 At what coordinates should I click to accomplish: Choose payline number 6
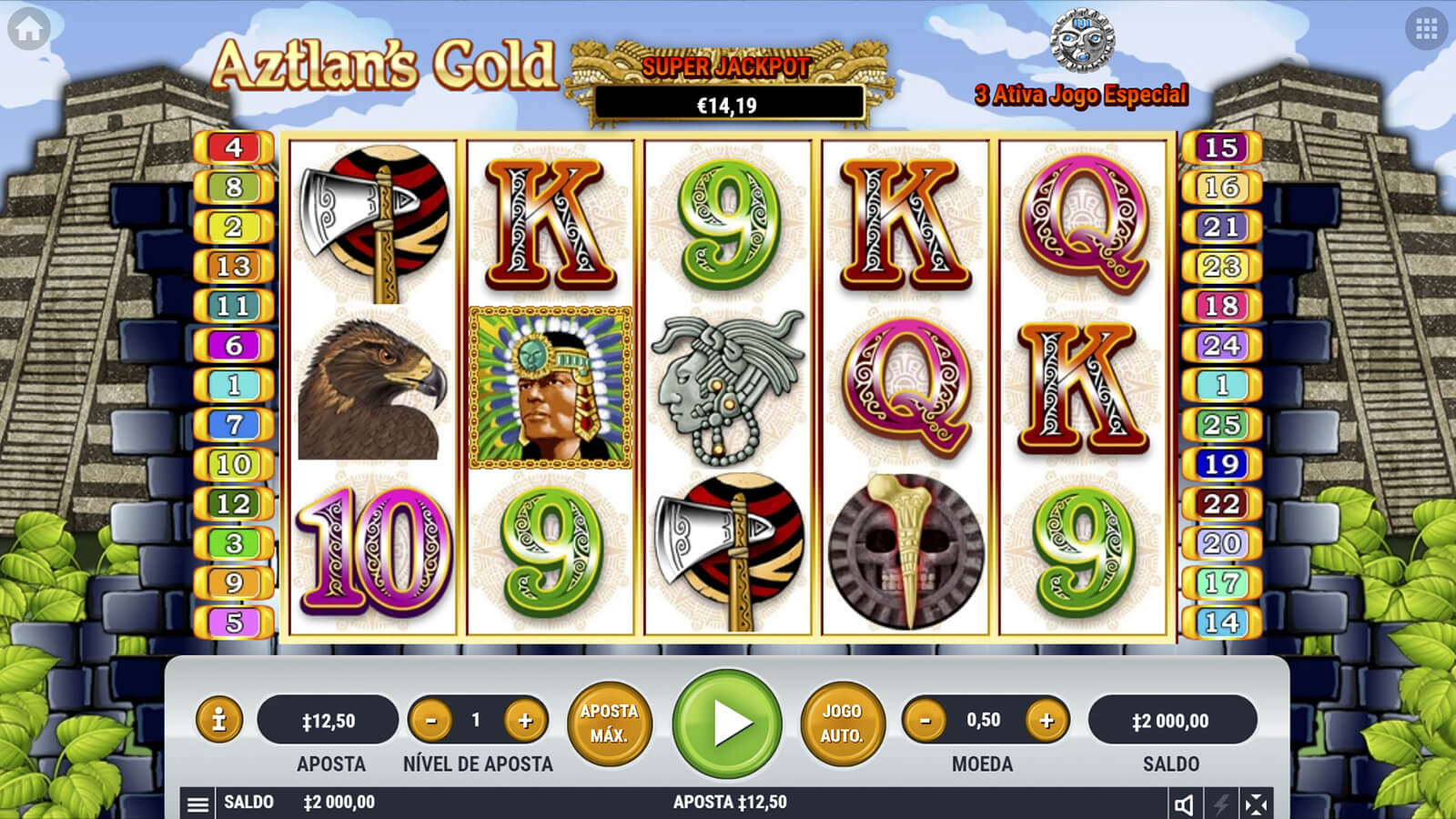pos(234,346)
